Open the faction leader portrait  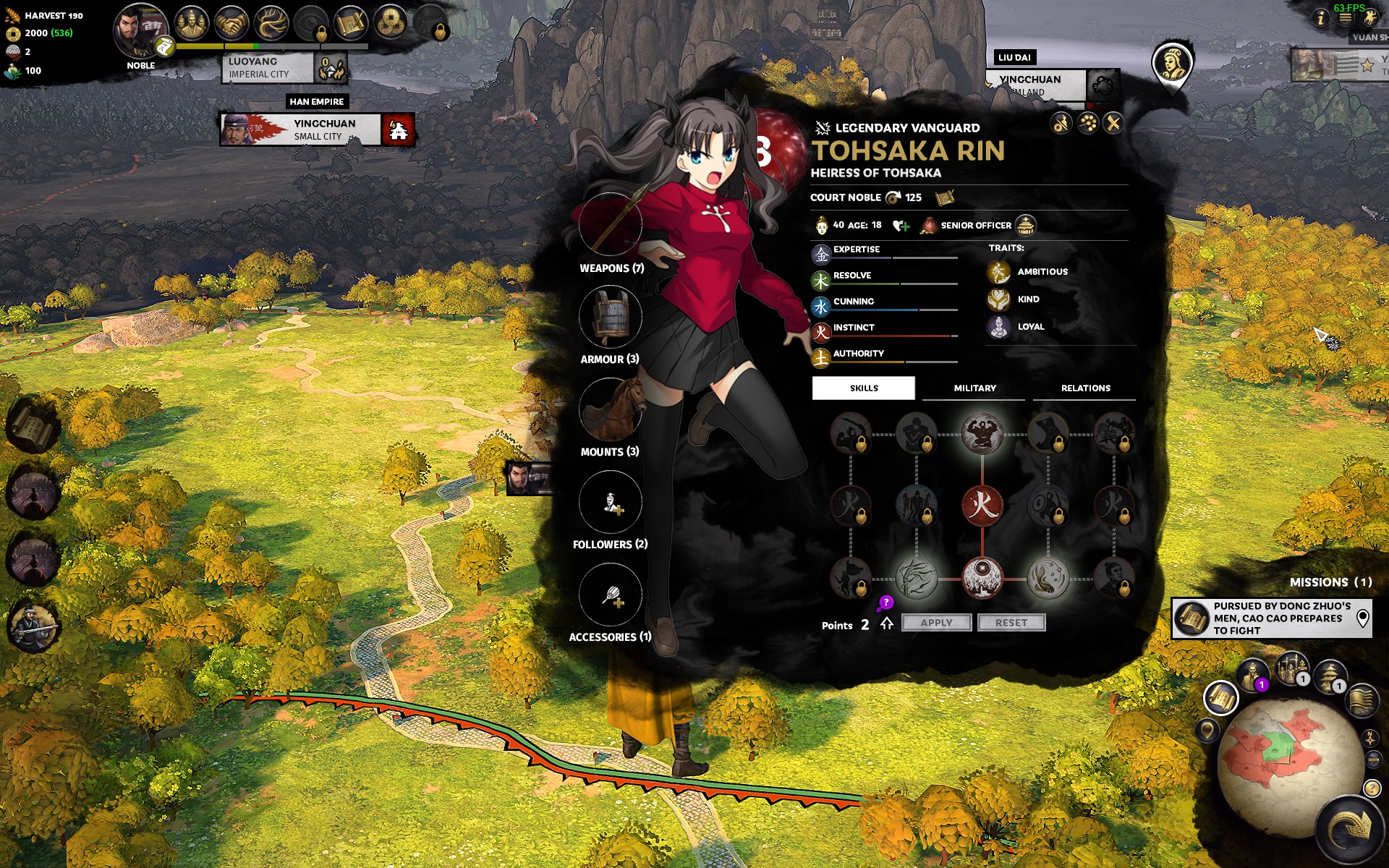tap(140, 30)
